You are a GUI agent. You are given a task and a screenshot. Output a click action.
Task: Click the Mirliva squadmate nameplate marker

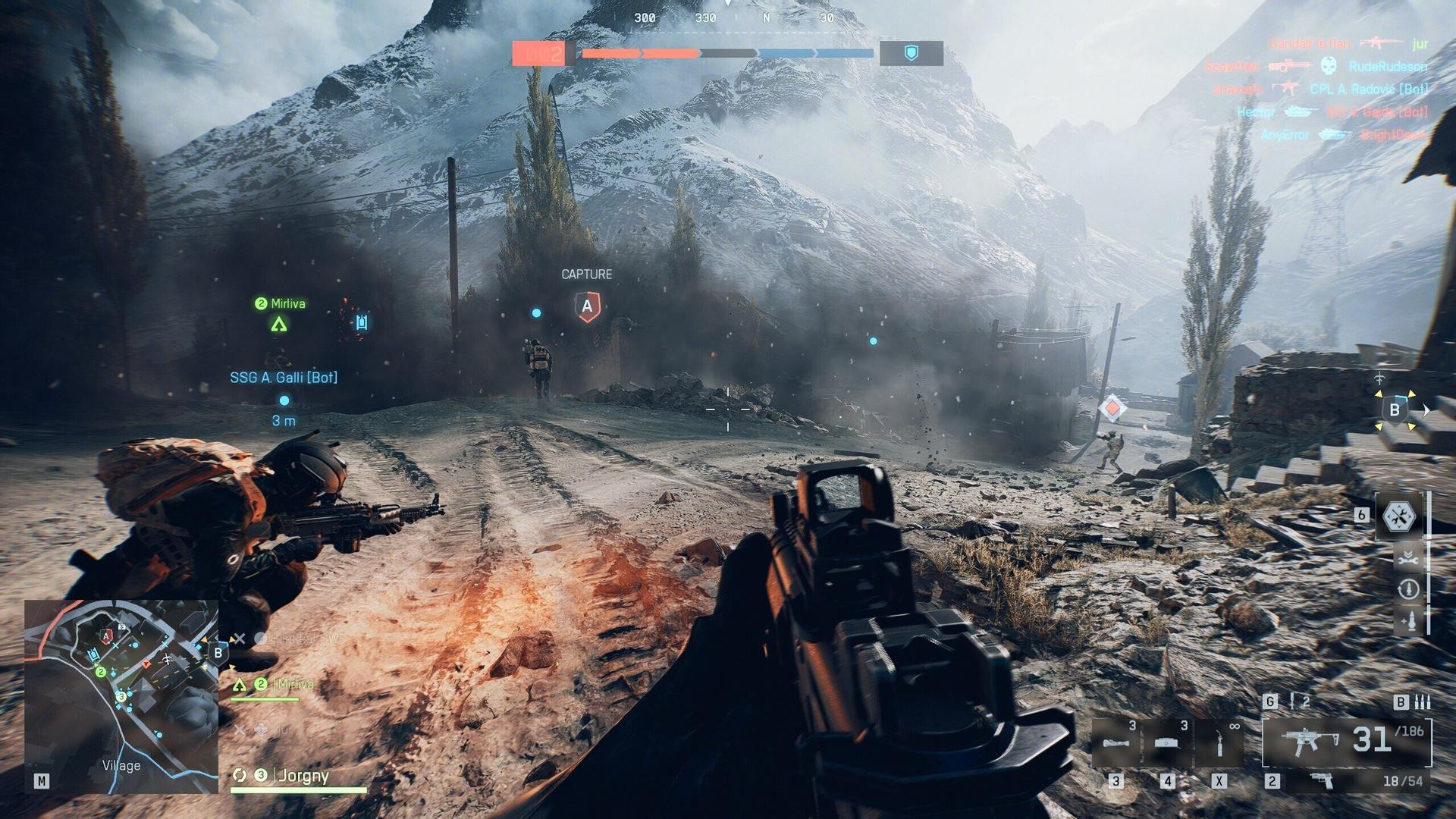tap(280, 304)
